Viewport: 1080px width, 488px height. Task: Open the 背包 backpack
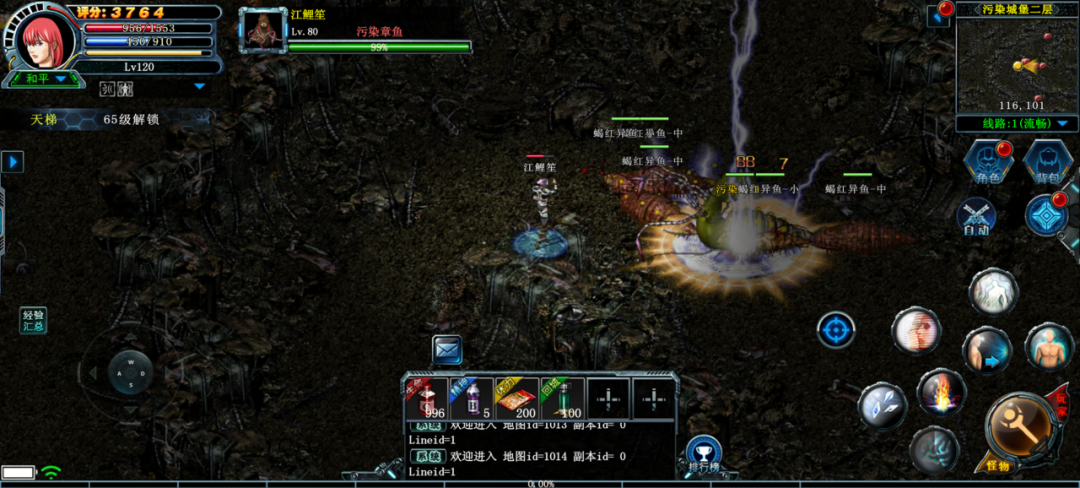pos(1048,162)
